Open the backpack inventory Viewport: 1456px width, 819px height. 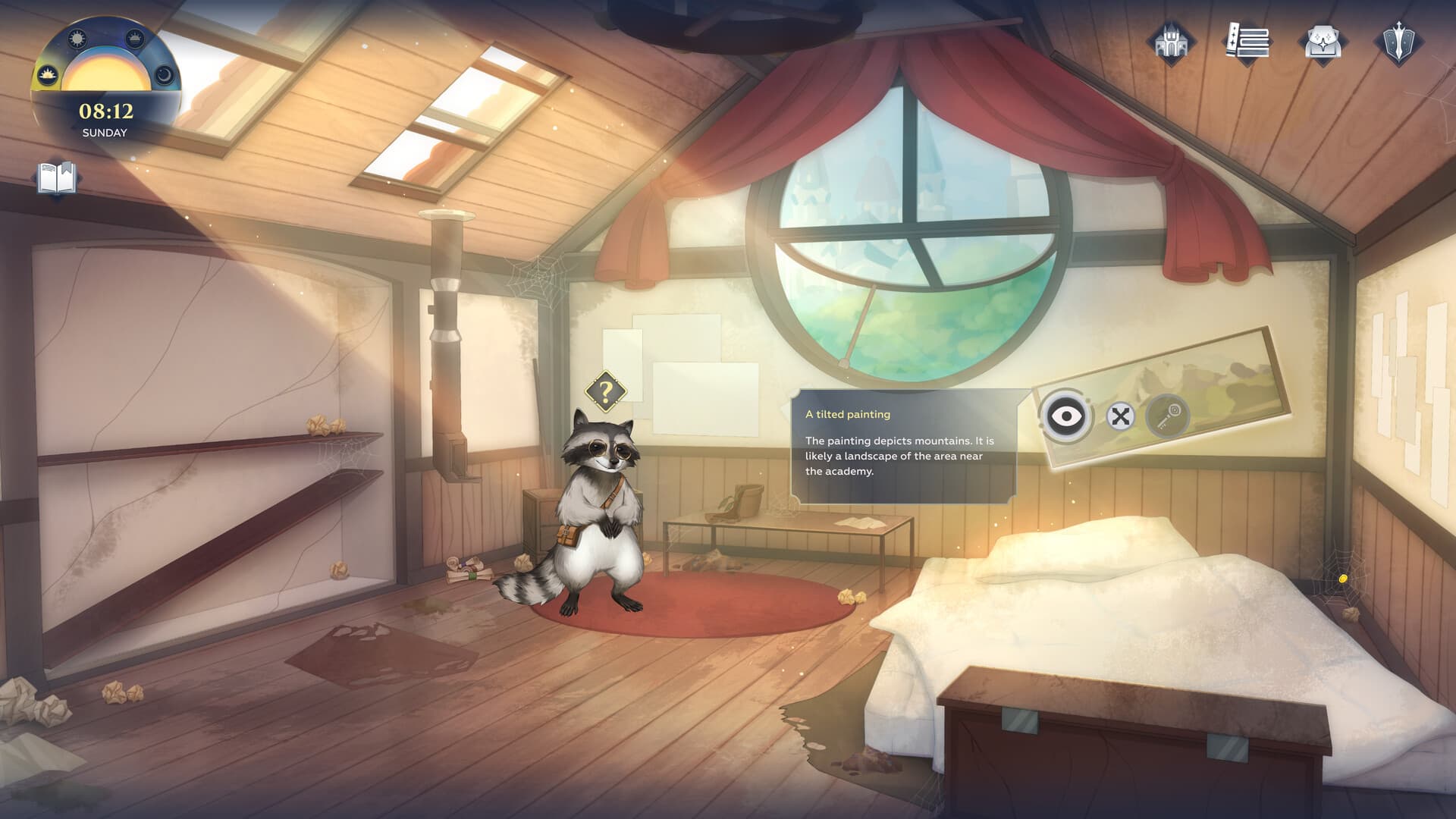pos(1323,42)
